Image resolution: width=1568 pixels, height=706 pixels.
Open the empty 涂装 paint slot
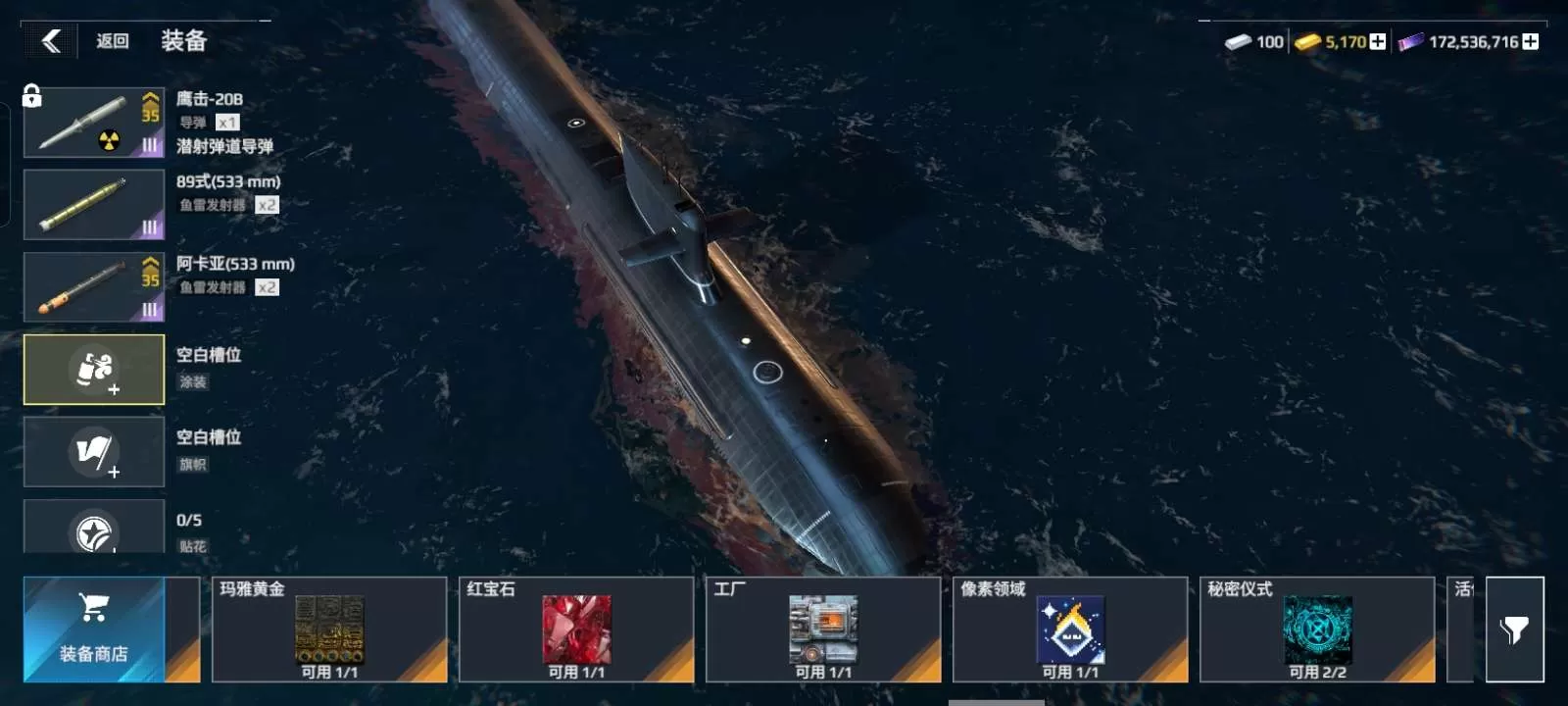pos(93,370)
